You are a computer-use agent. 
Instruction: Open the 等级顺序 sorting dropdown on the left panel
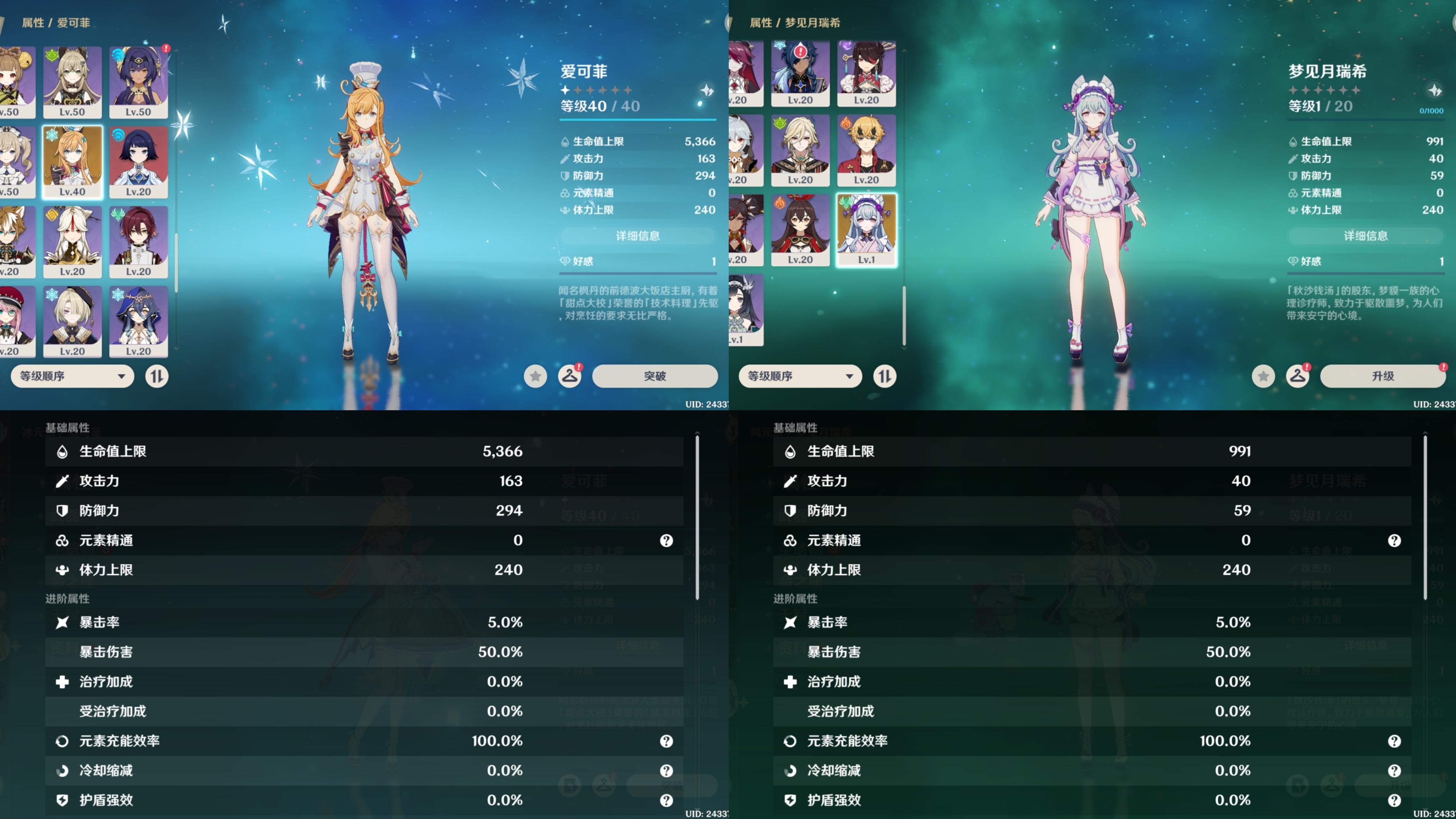[72, 376]
